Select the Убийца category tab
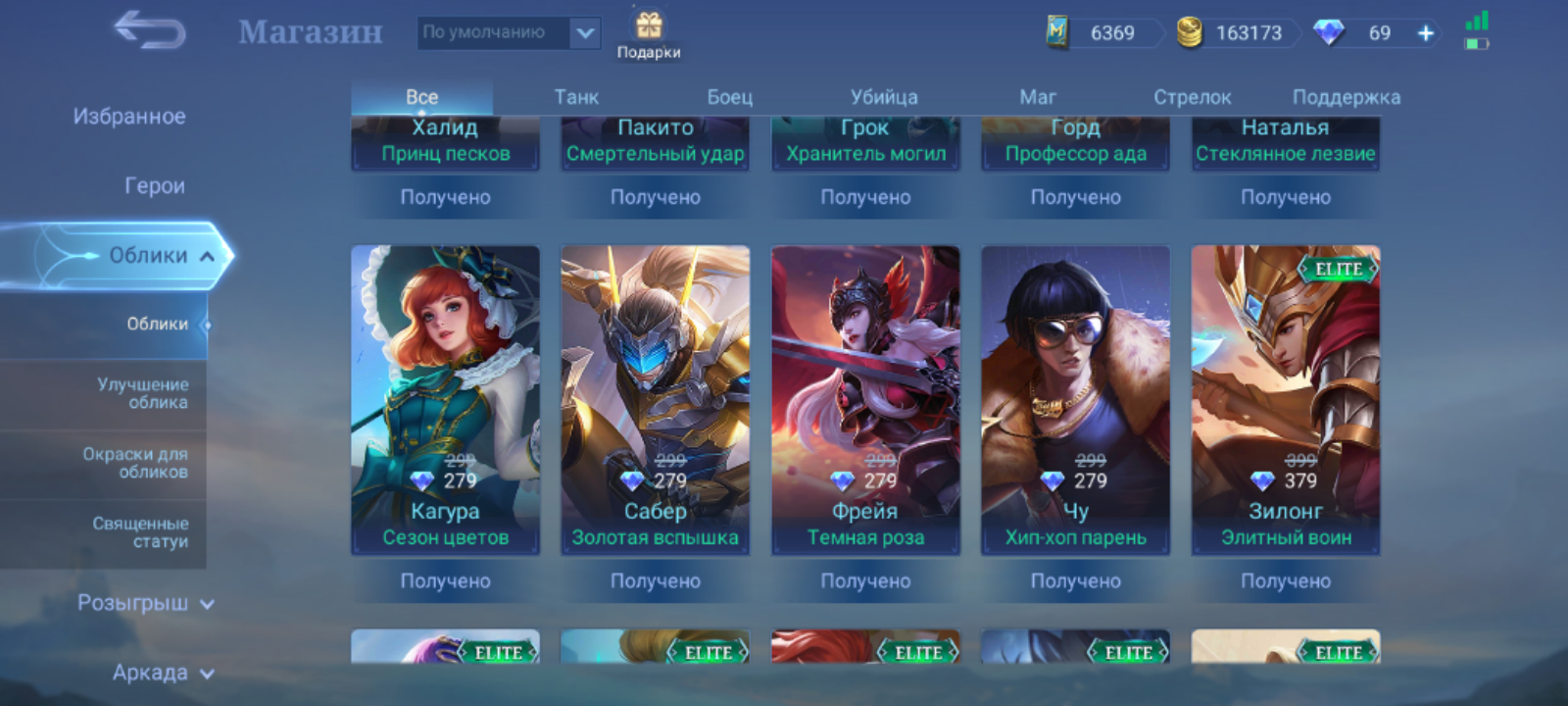1568x706 pixels. pyautogui.click(x=884, y=97)
